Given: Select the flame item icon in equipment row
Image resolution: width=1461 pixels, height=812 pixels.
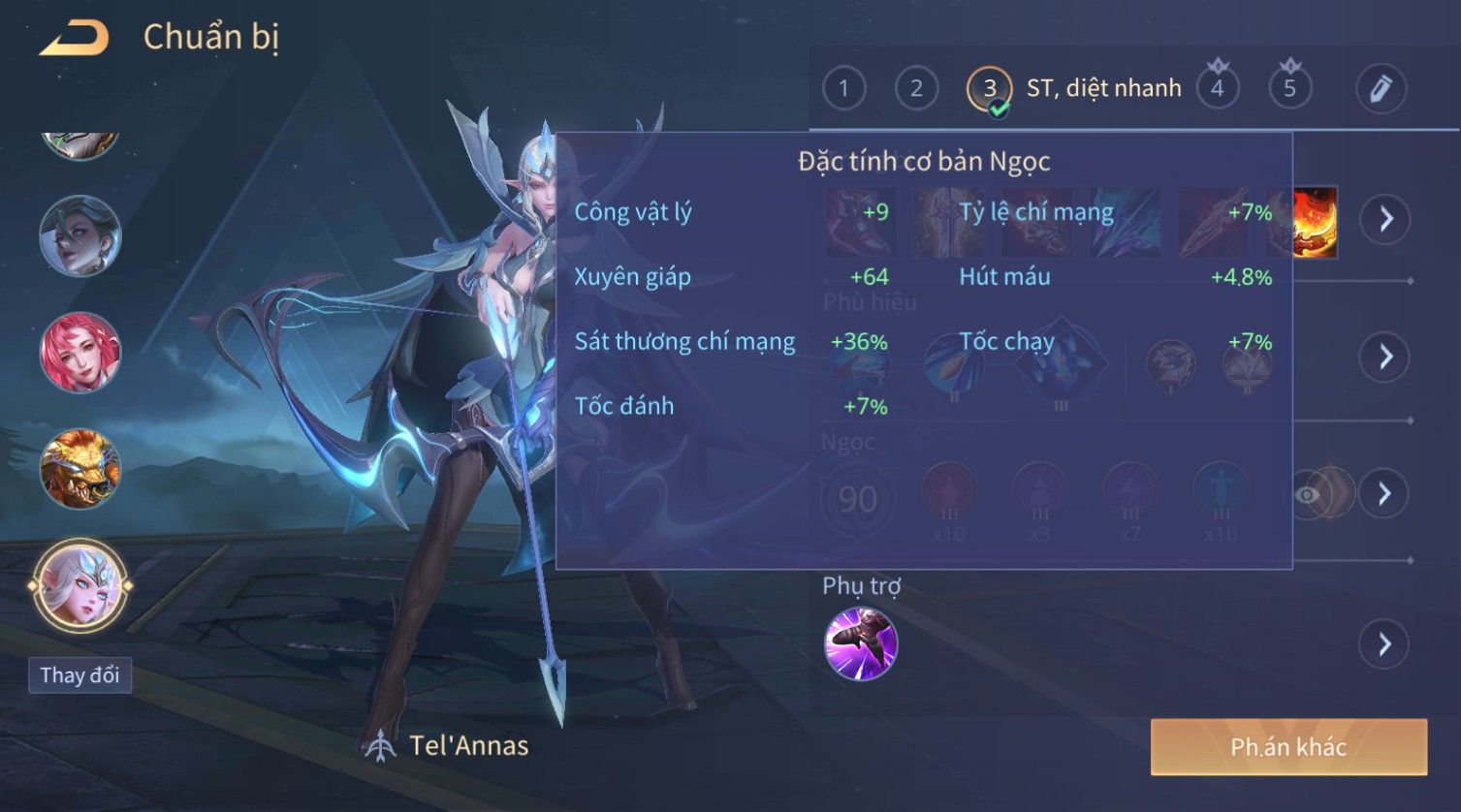Looking at the screenshot, I should coord(1316,222).
